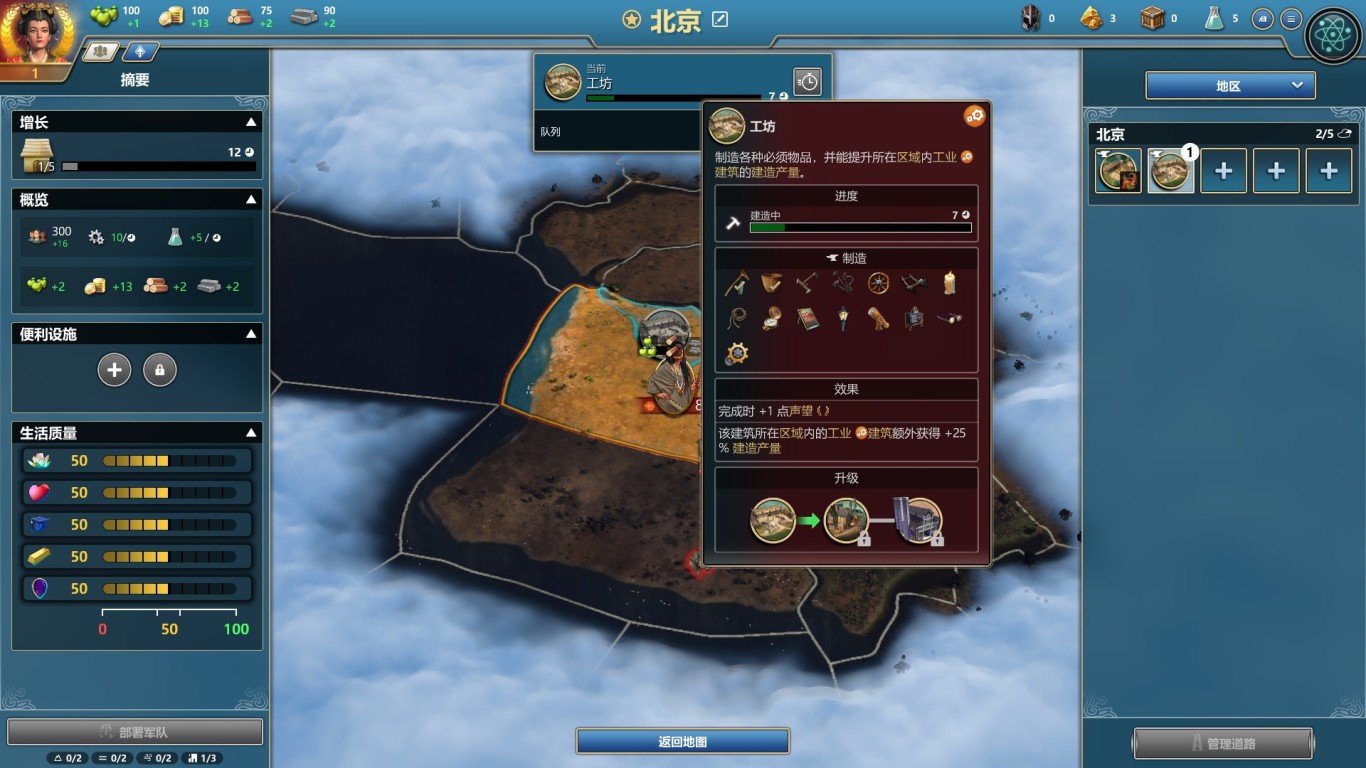Collapse the 增长 section

coord(251,122)
